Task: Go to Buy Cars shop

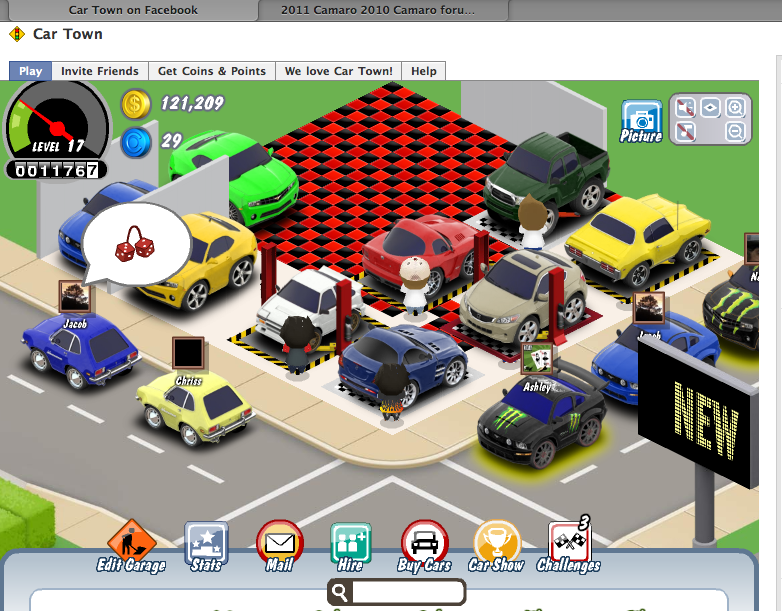Action: click(x=424, y=543)
